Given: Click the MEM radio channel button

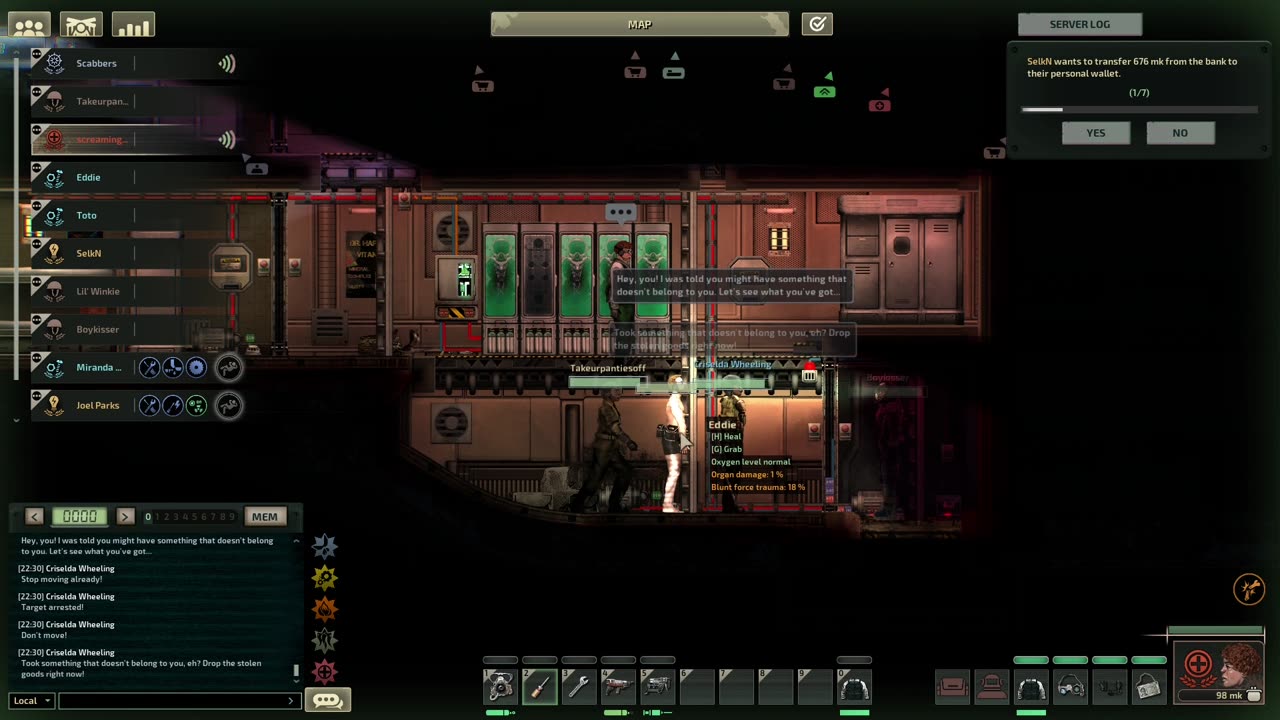Looking at the screenshot, I should click(264, 517).
